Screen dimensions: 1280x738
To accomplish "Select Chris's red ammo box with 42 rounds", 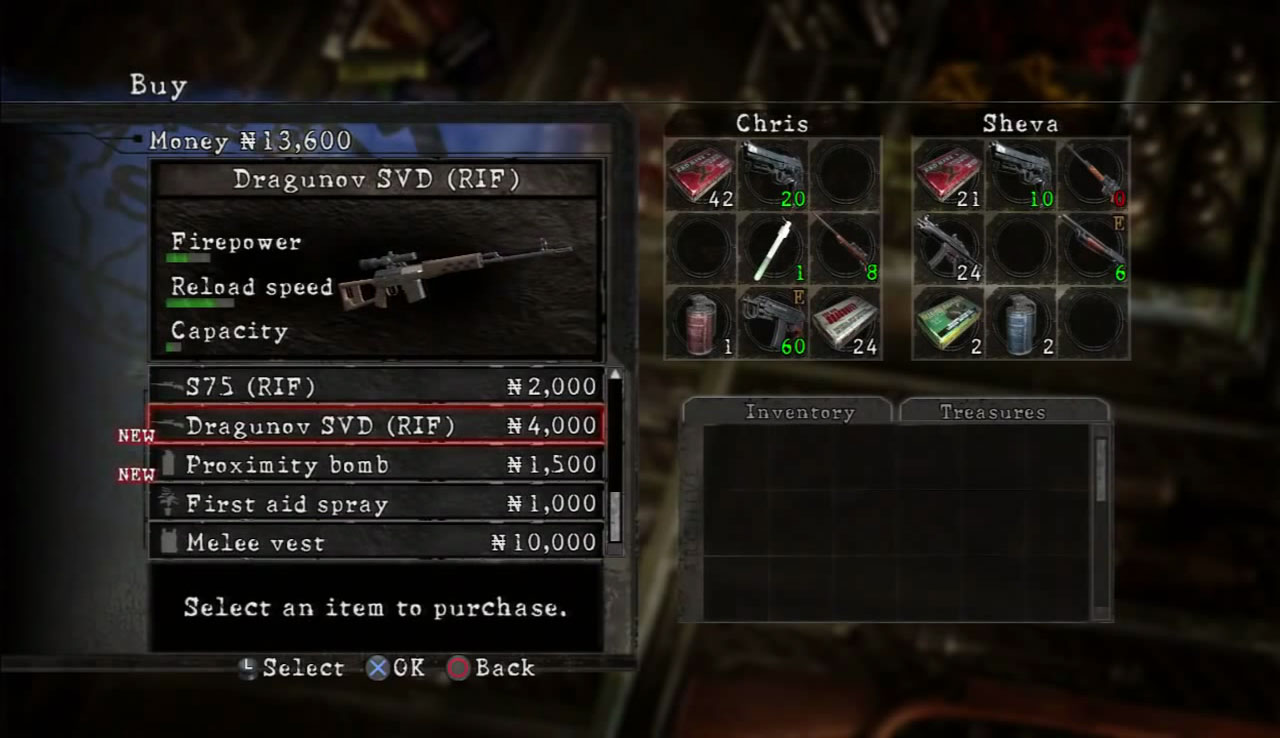I will tap(701, 175).
